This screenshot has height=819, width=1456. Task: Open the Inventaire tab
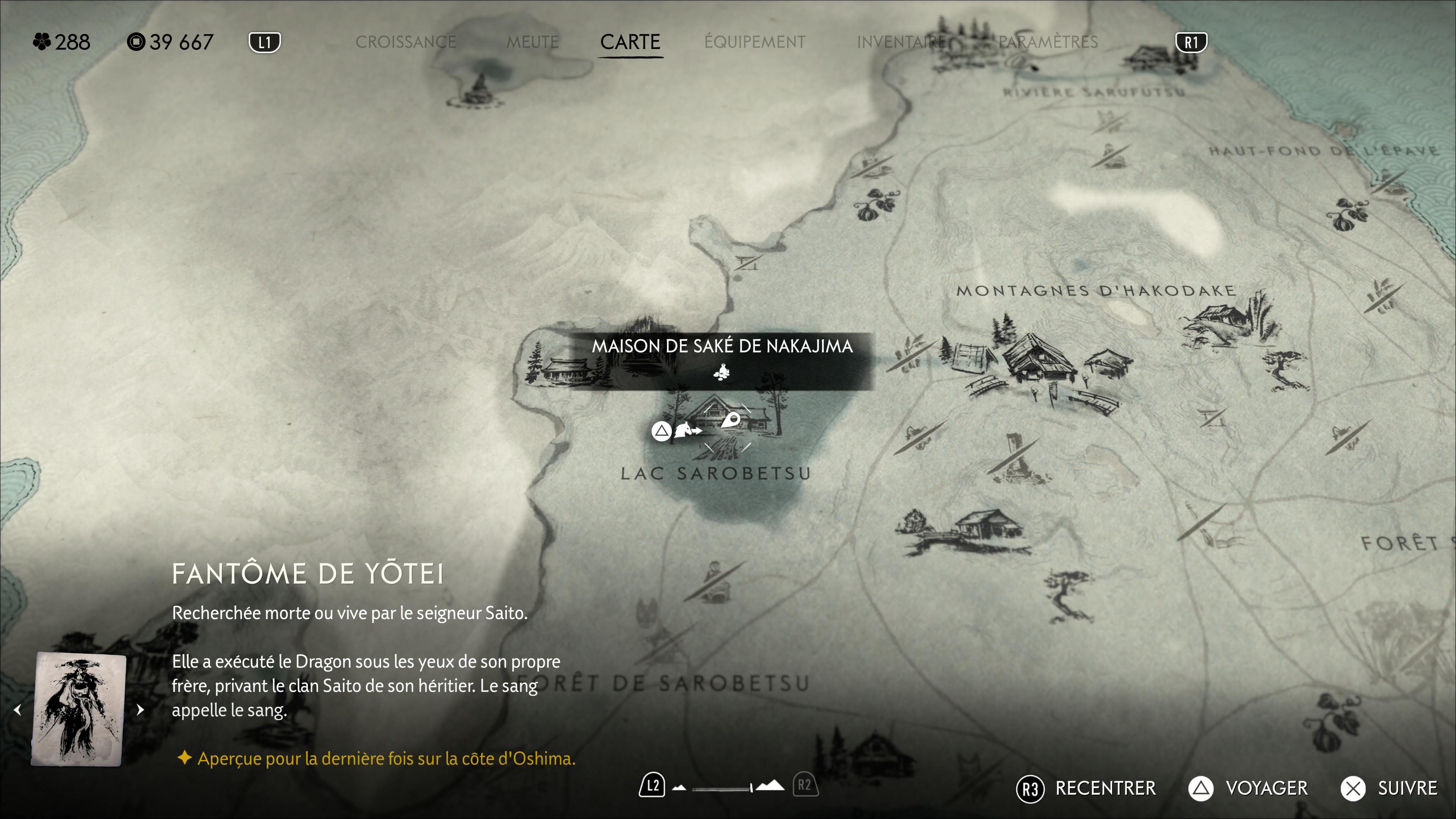[902, 42]
